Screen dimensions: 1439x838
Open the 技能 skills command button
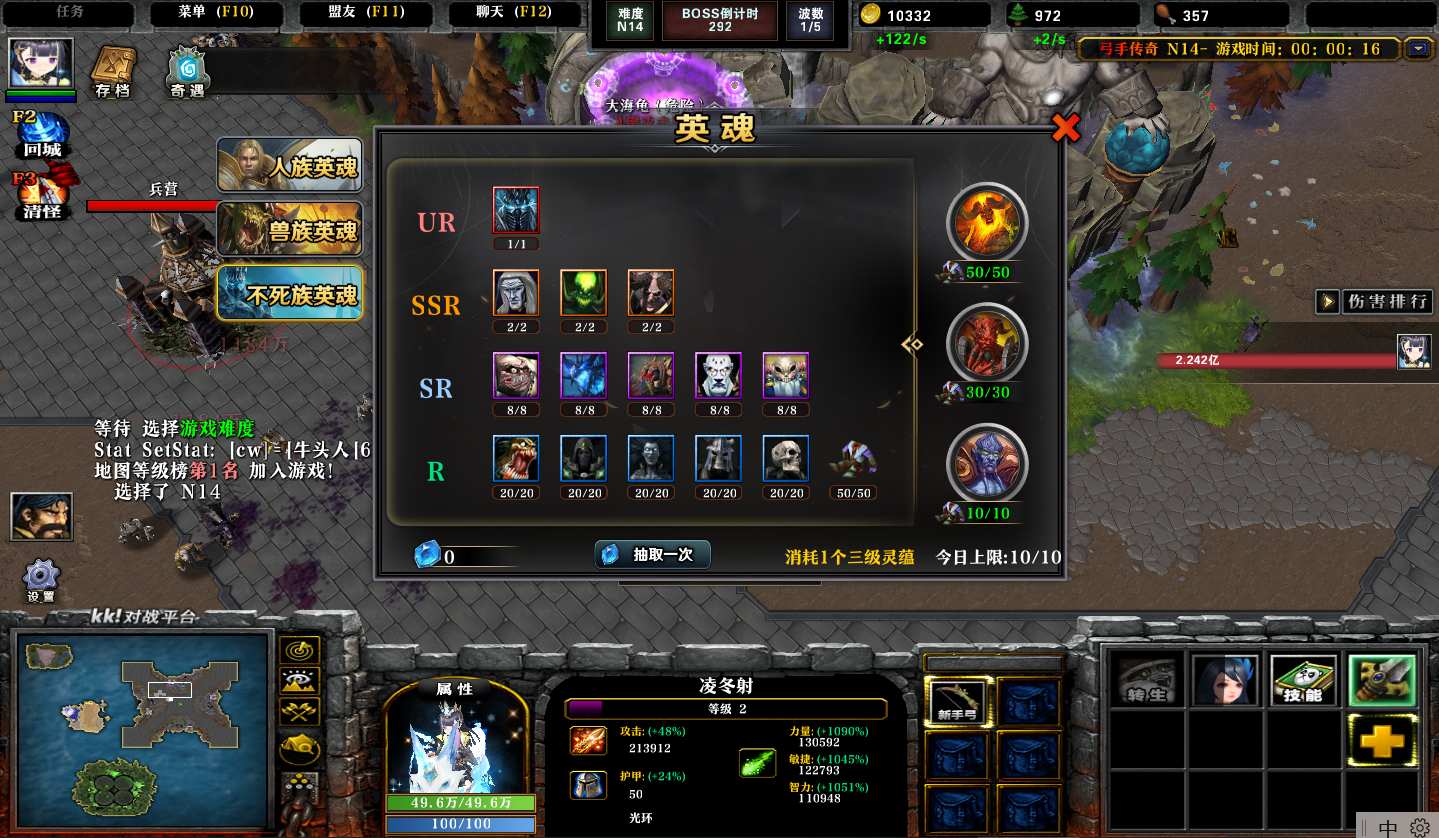1302,681
